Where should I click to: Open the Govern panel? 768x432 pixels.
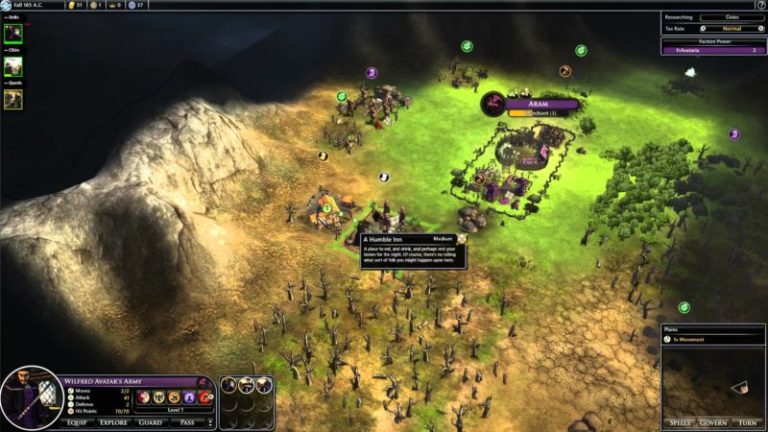[x=714, y=422]
